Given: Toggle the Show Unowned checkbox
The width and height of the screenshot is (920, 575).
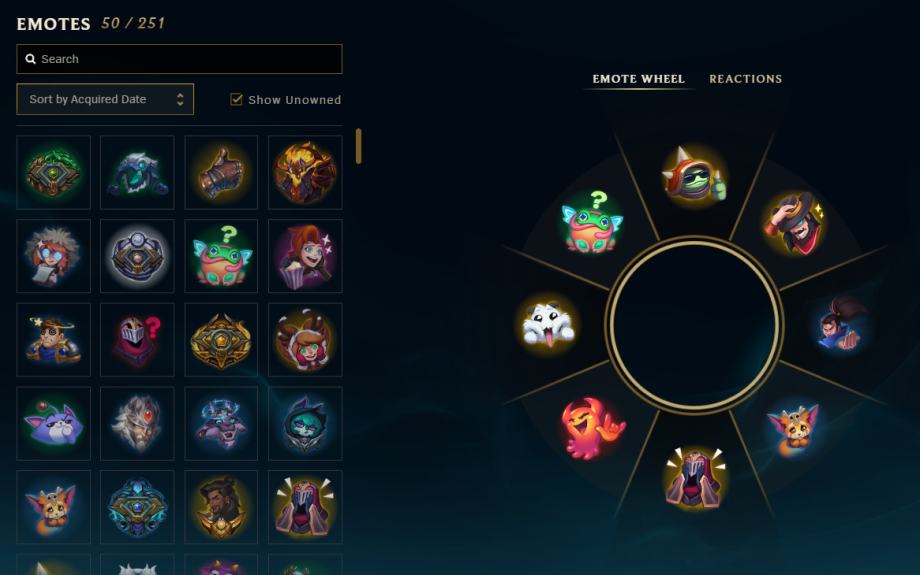Looking at the screenshot, I should coord(237,99).
